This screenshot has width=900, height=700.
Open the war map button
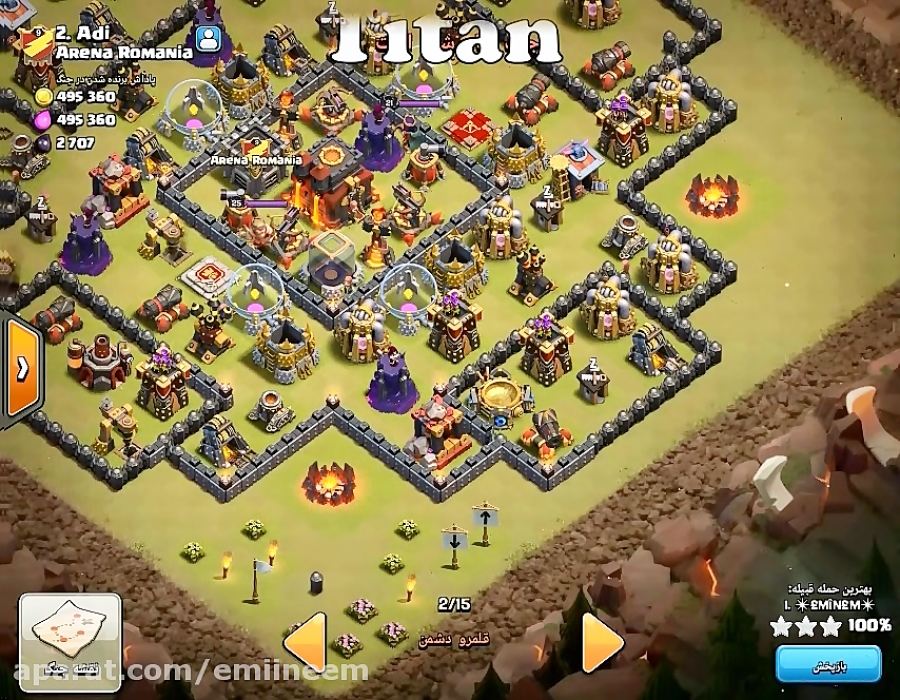click(70, 634)
